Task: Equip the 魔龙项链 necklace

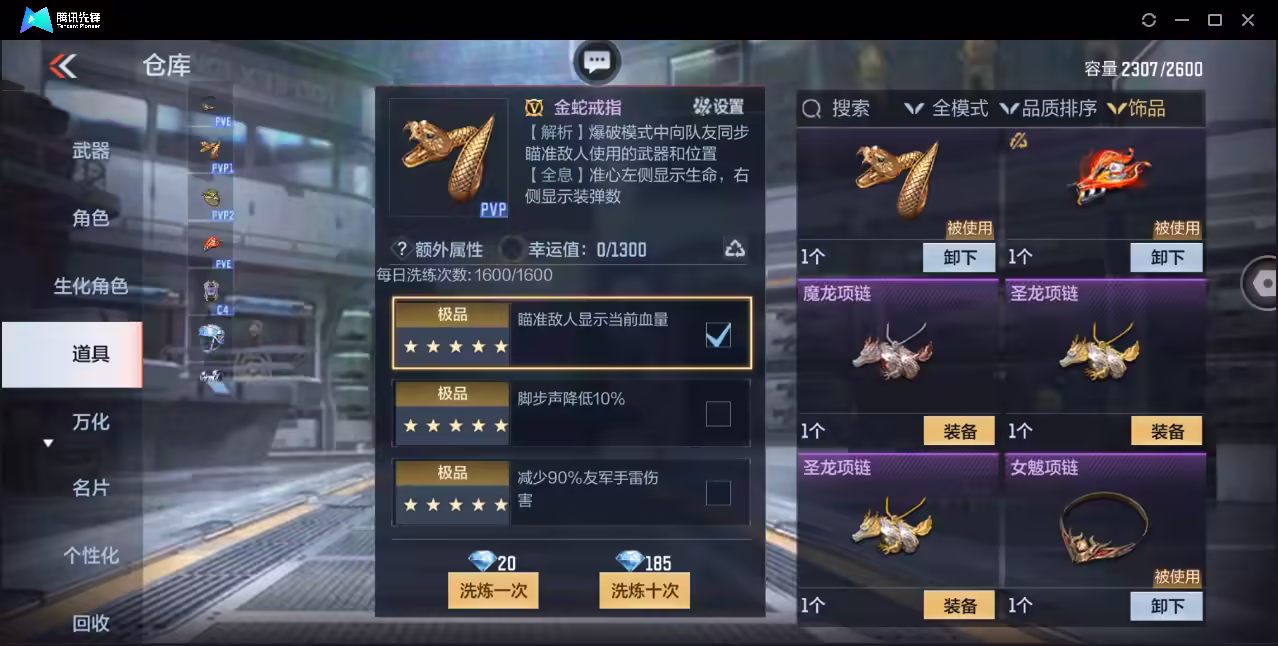Action: point(959,431)
